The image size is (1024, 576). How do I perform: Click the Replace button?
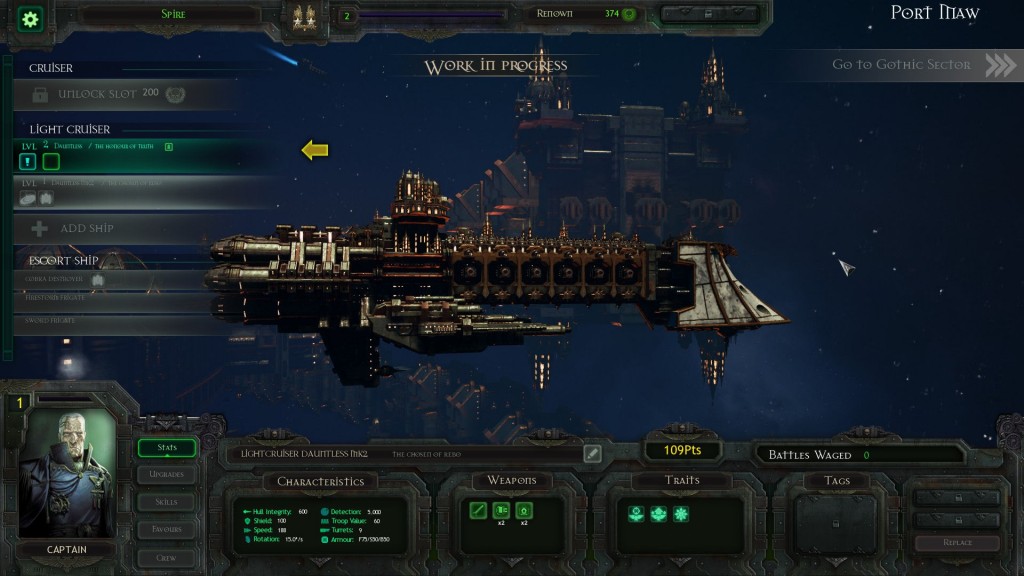957,543
